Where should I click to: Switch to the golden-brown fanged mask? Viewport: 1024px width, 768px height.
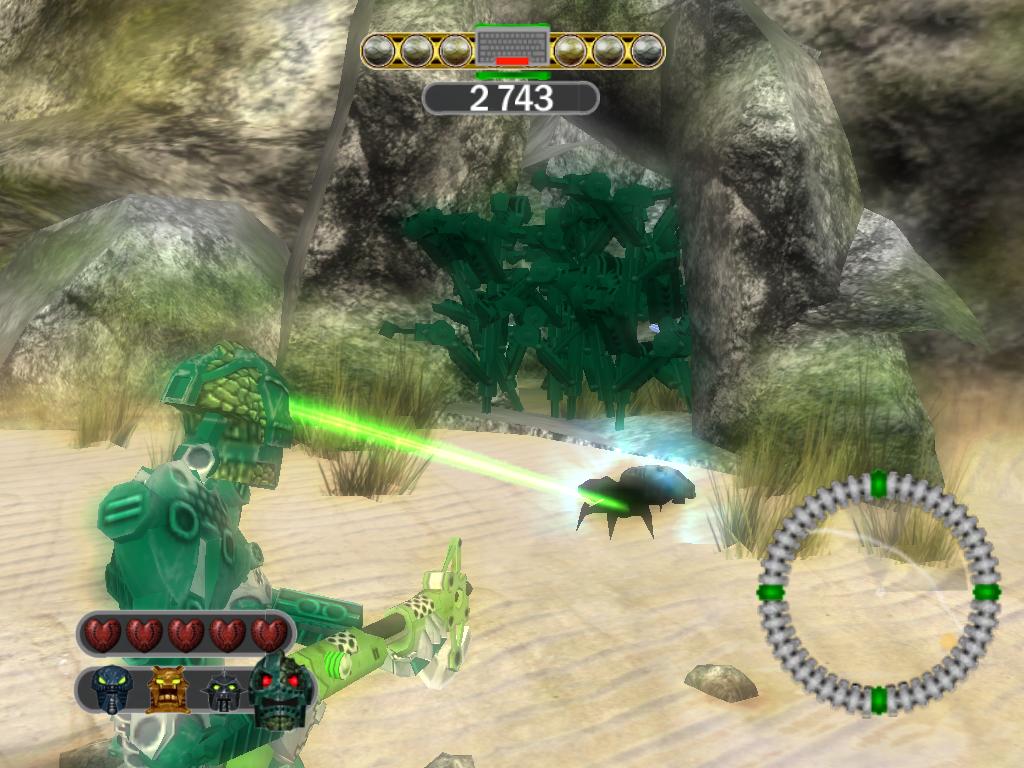pyautogui.click(x=167, y=689)
